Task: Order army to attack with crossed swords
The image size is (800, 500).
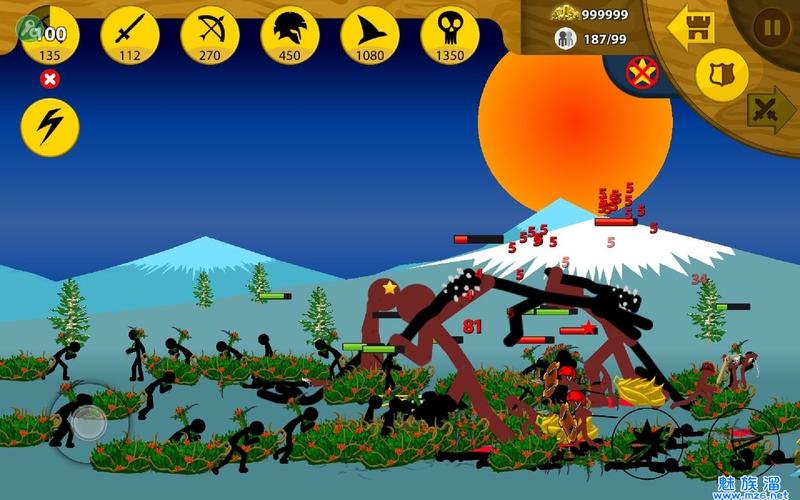Action: (x=769, y=108)
